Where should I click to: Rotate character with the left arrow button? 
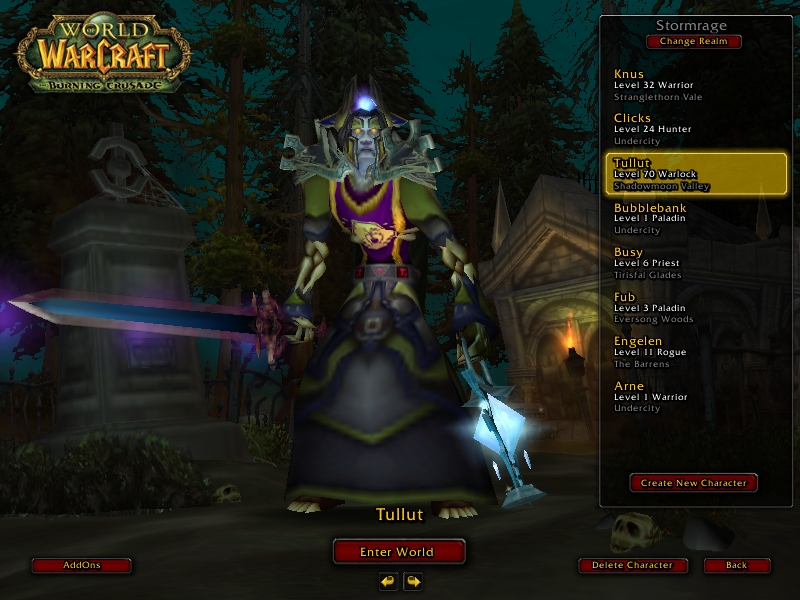coord(388,581)
